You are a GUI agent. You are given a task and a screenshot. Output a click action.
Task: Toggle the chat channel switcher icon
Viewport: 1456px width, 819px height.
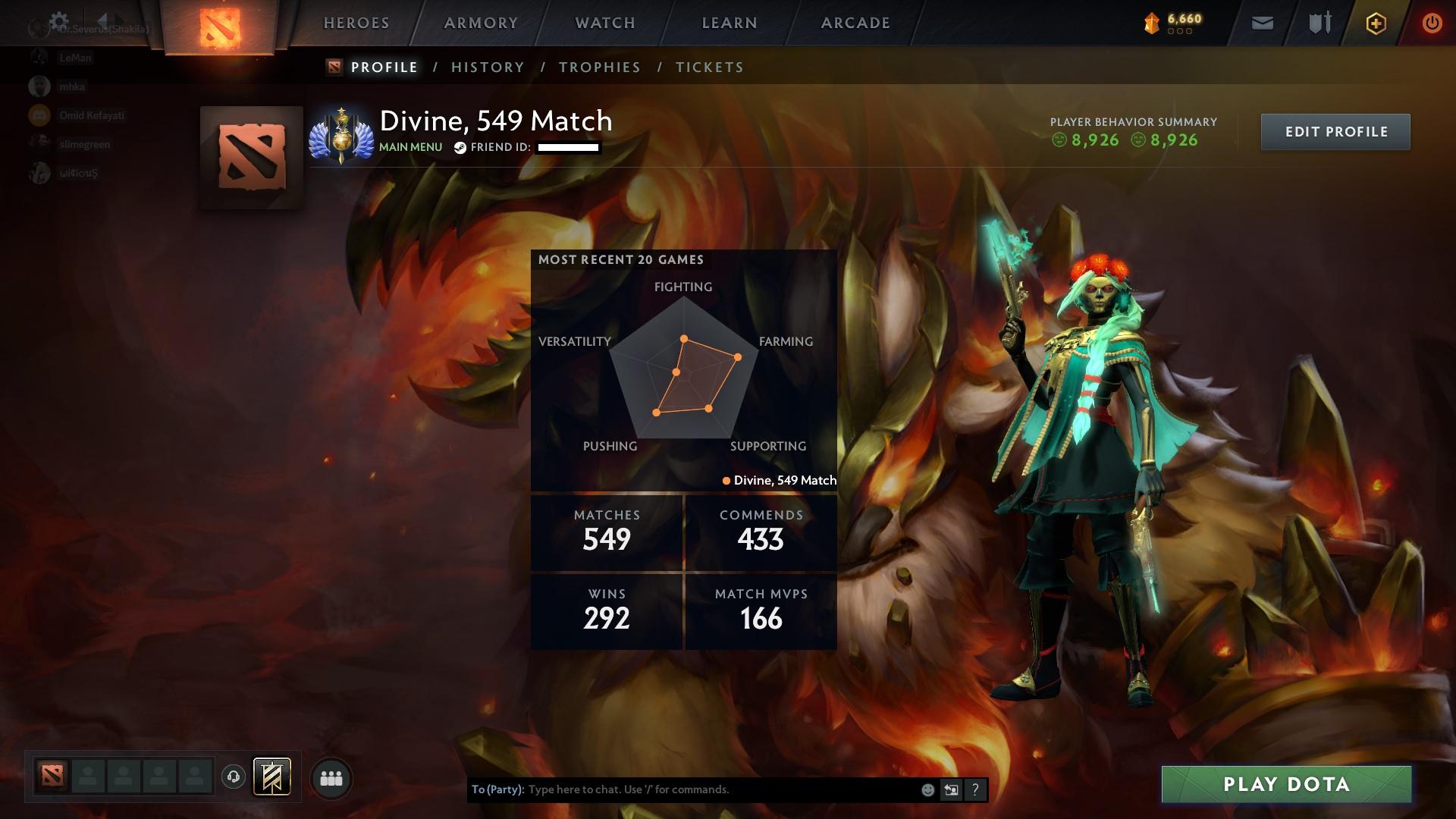[x=951, y=789]
